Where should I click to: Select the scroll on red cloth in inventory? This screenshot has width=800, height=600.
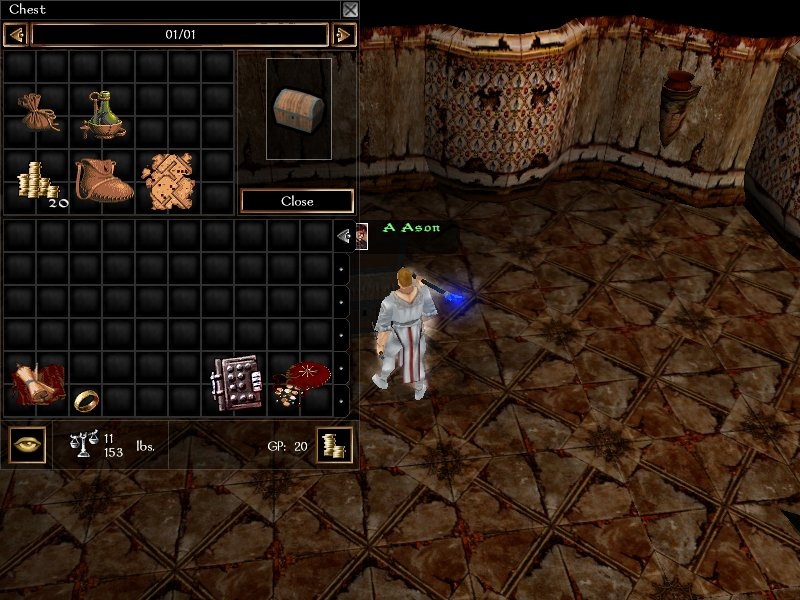(x=37, y=385)
